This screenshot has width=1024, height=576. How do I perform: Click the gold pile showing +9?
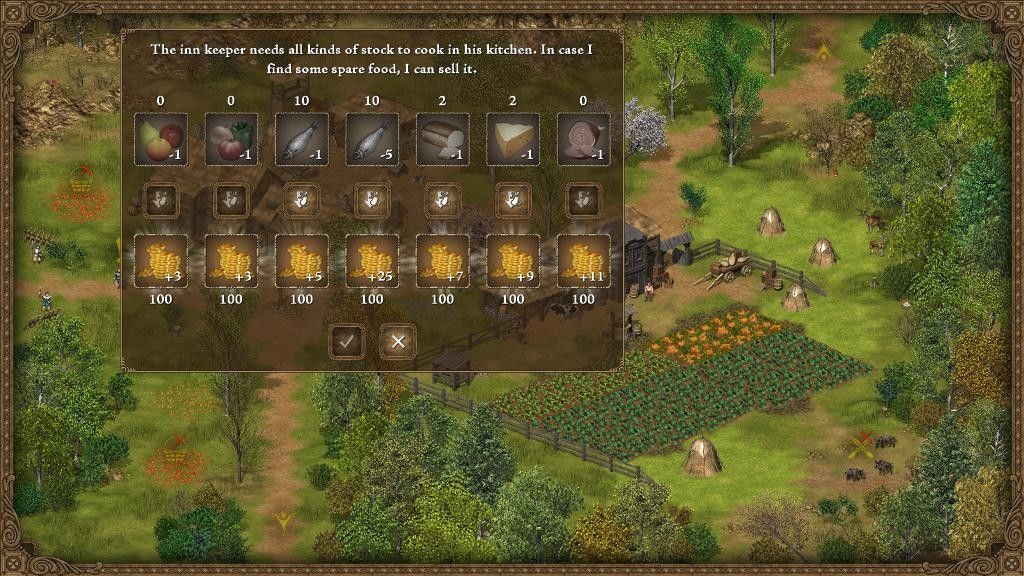513,261
